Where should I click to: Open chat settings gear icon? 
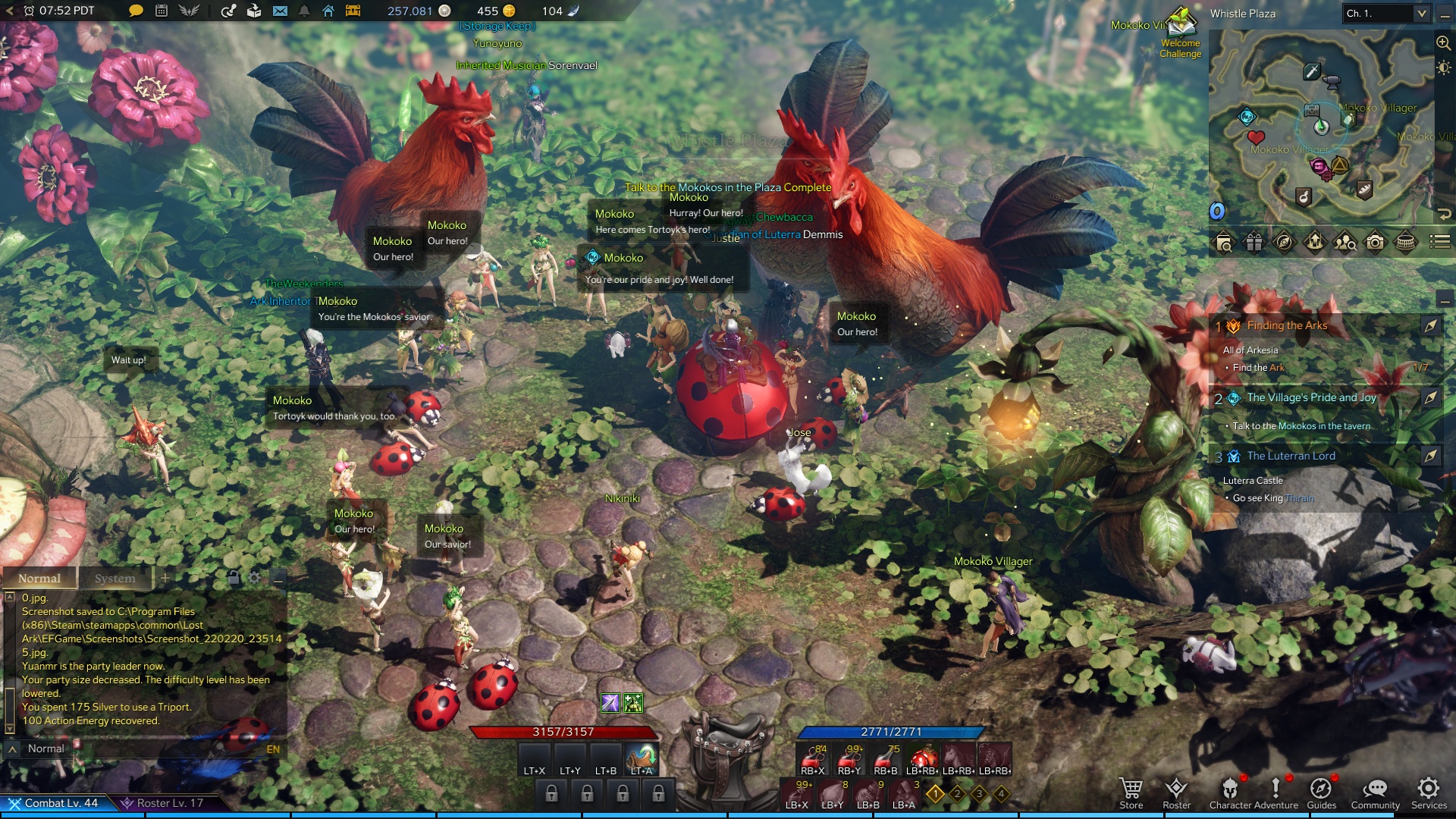click(x=255, y=578)
